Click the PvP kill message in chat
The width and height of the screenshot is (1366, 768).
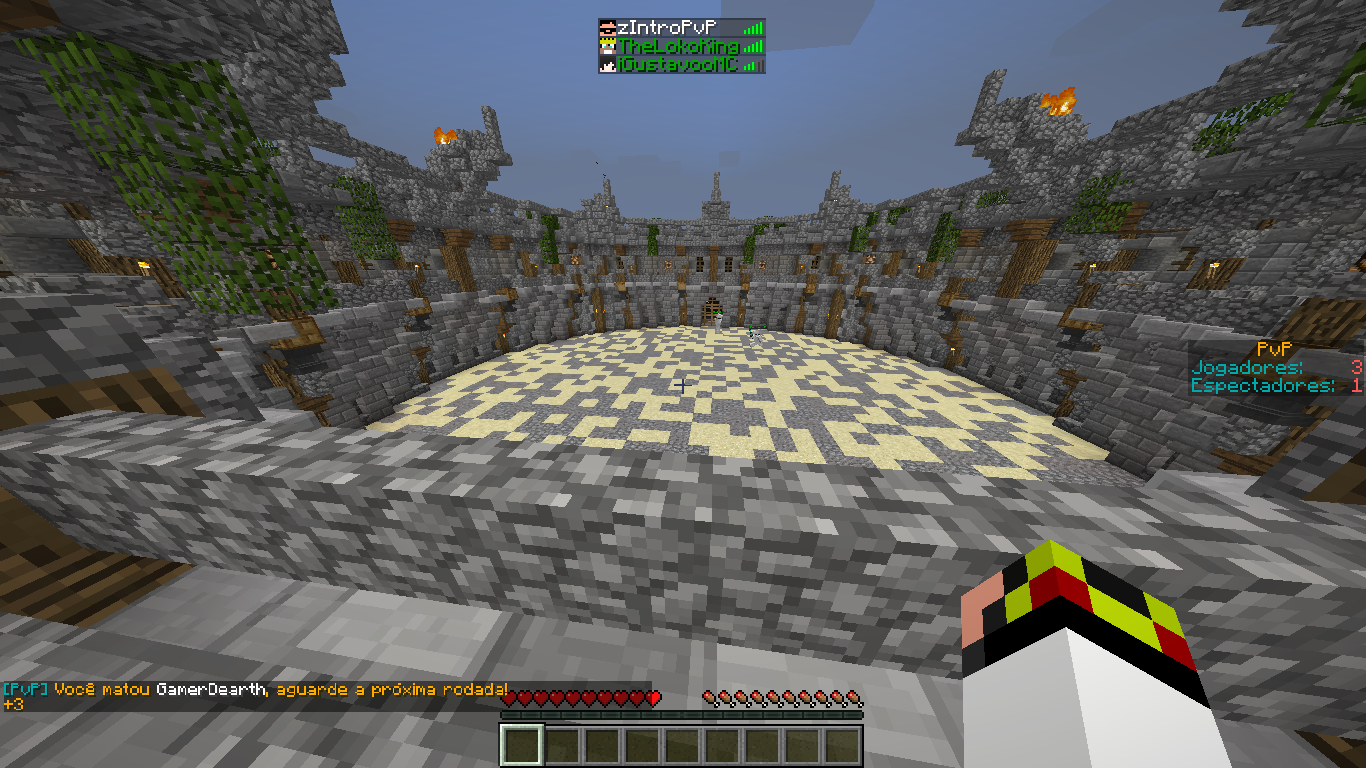click(255, 690)
